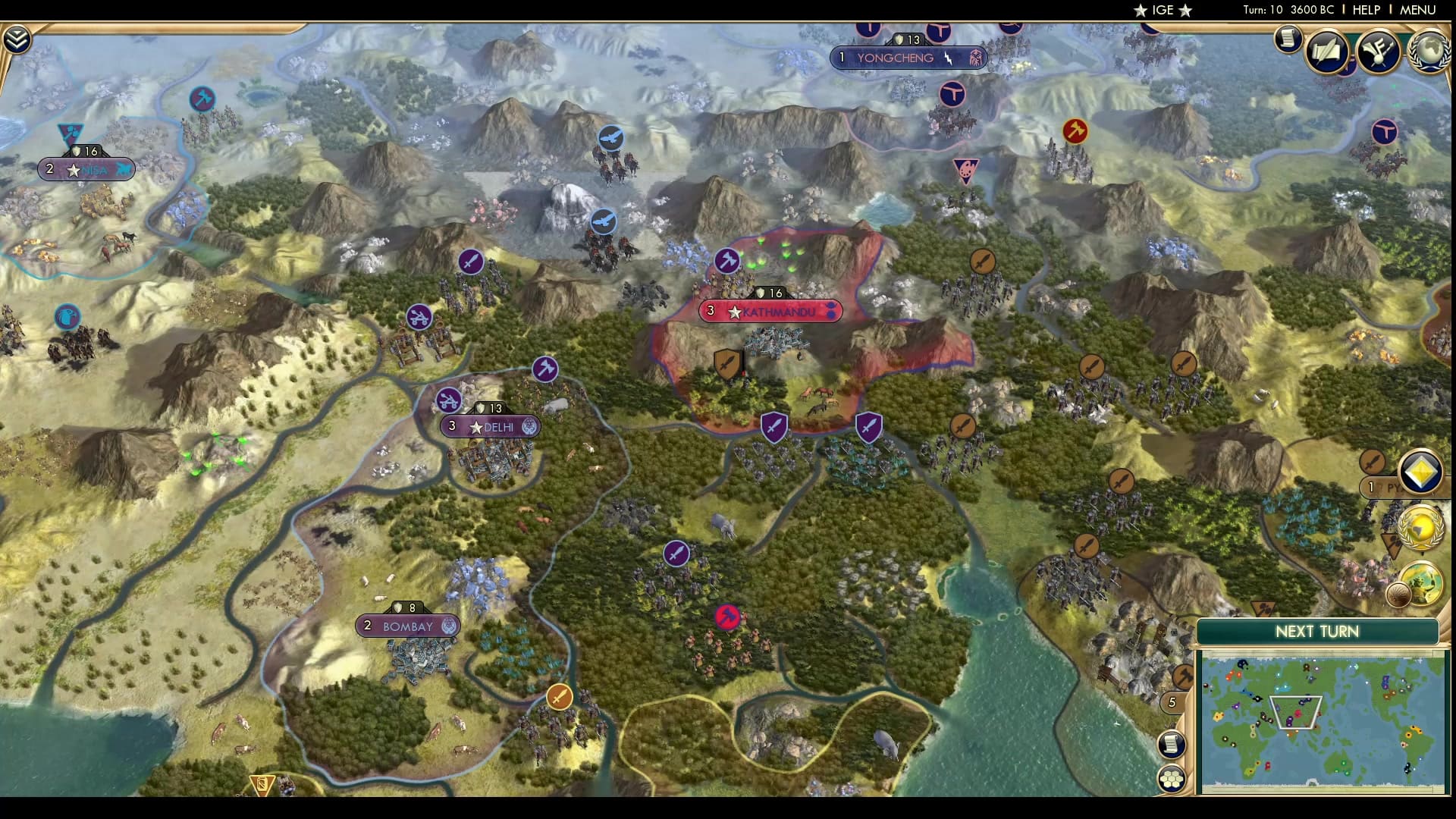Expand the unit stack badge showing 5
This screenshot has height=819, width=1456.
coord(1172,701)
